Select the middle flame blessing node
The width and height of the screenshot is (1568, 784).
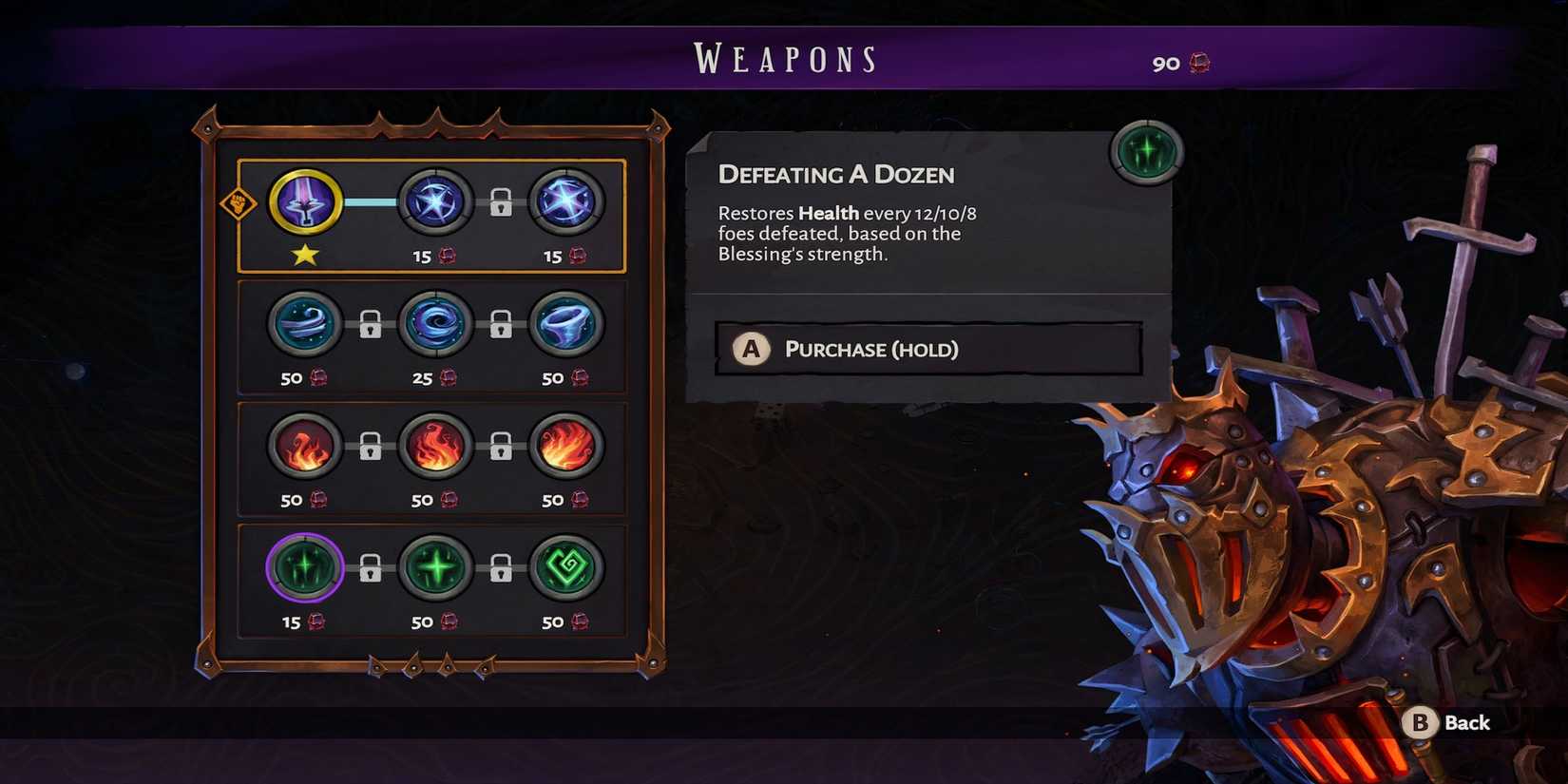(x=436, y=447)
